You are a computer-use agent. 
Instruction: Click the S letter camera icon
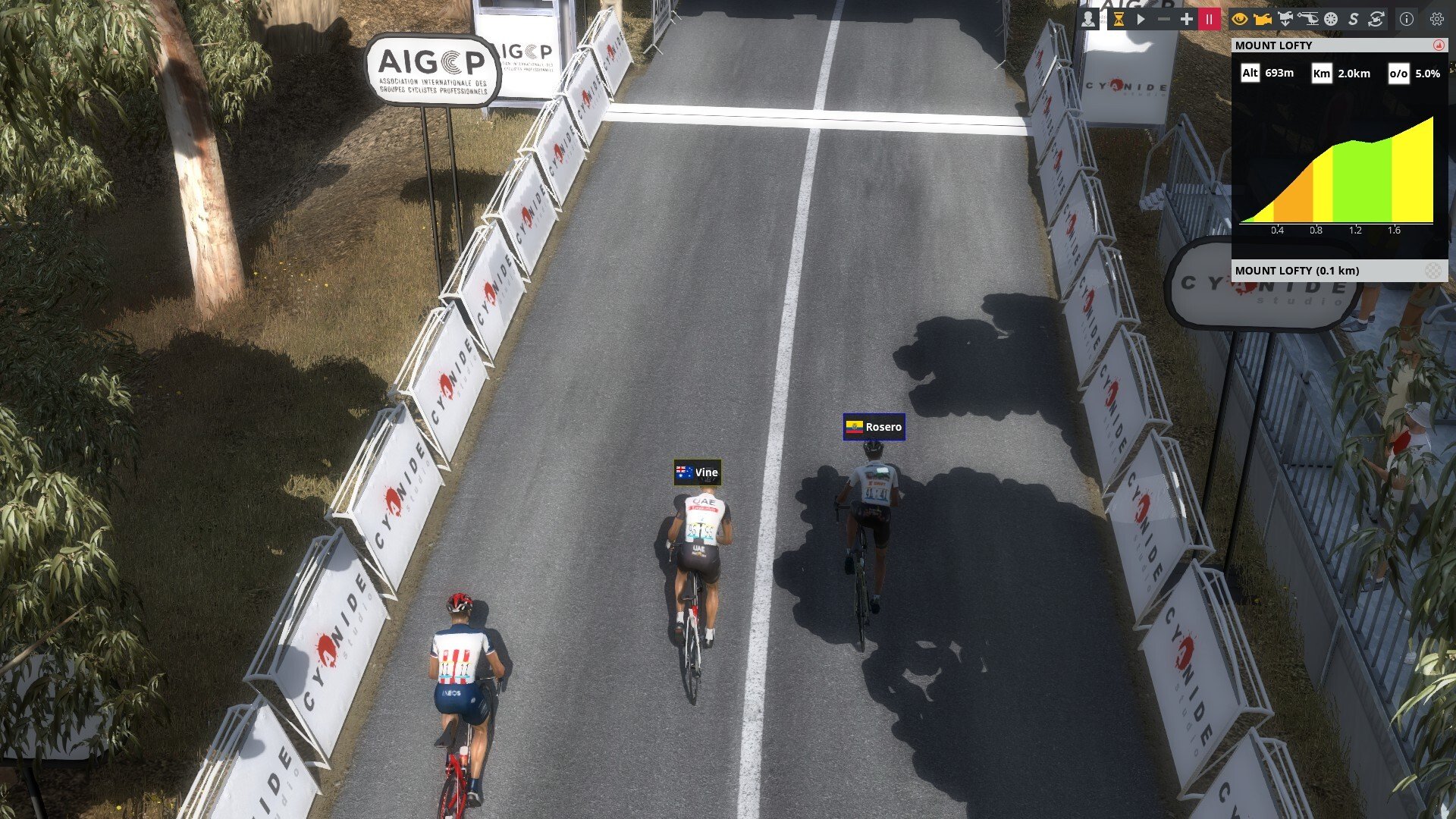coord(1353,19)
